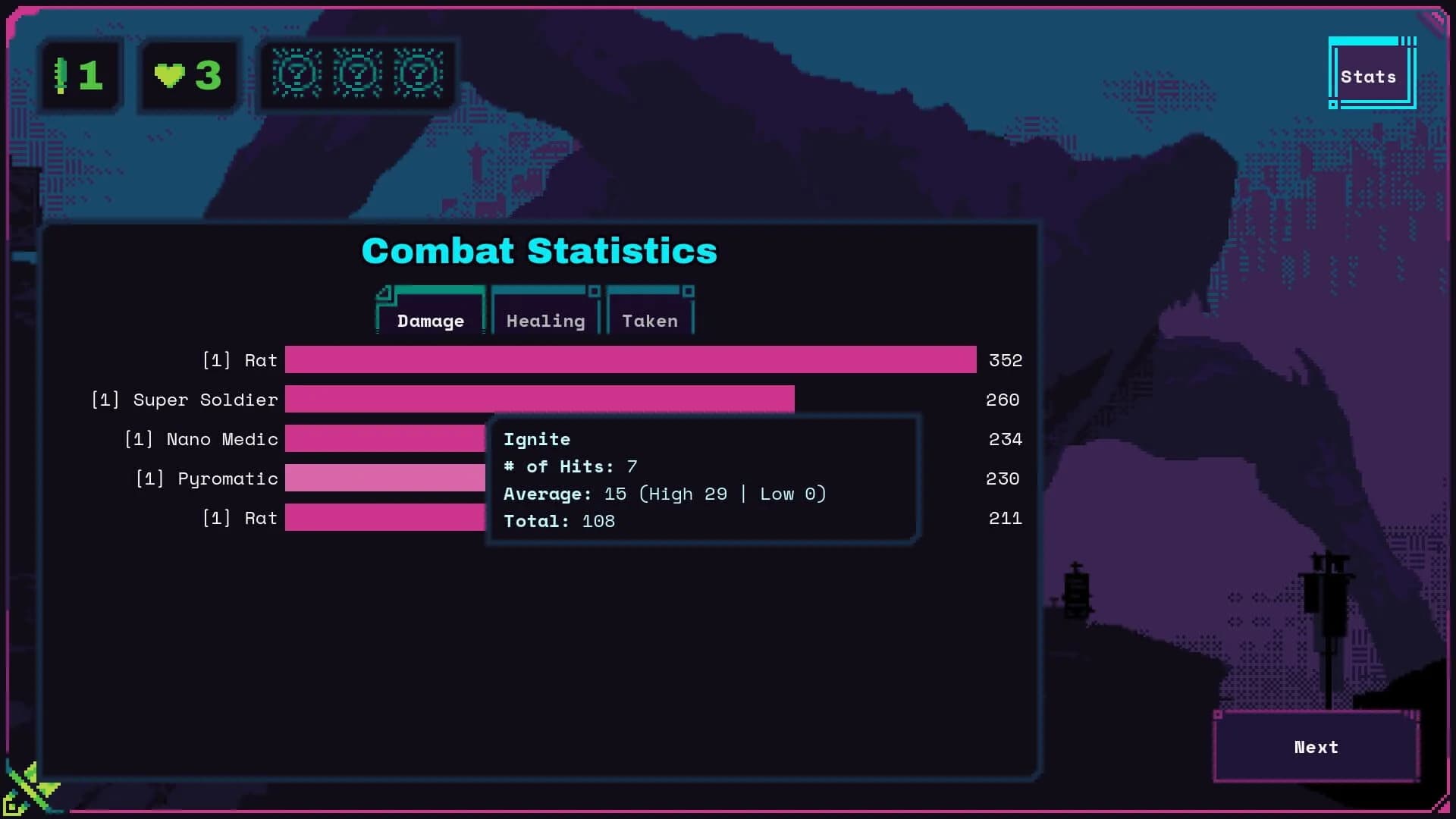Open the Stats panel
Screen dimensions: 1456x819
1370,75
